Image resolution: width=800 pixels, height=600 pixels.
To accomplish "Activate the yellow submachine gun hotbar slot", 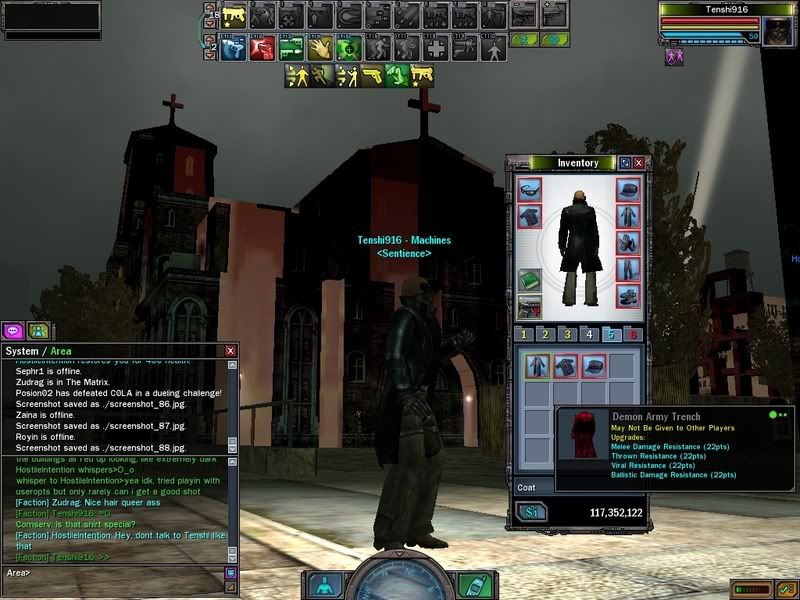I will [234, 16].
